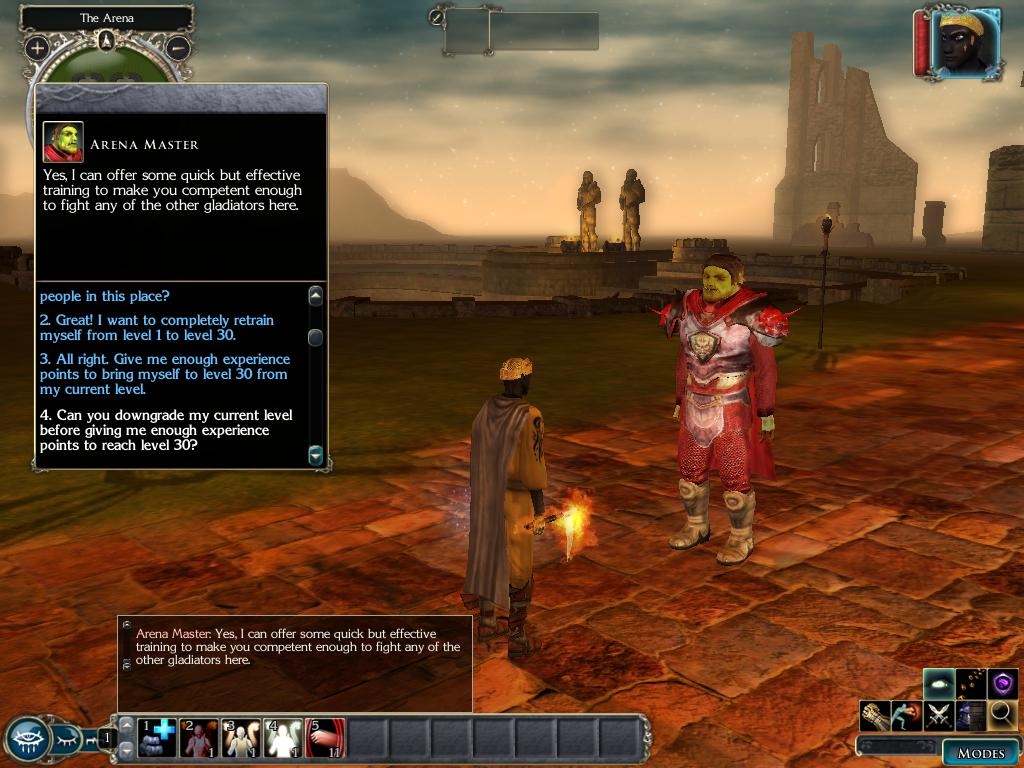This screenshot has width=1024, height=768.
Task: Use hotbar slot 1 with the blue cross
Action: (157, 738)
